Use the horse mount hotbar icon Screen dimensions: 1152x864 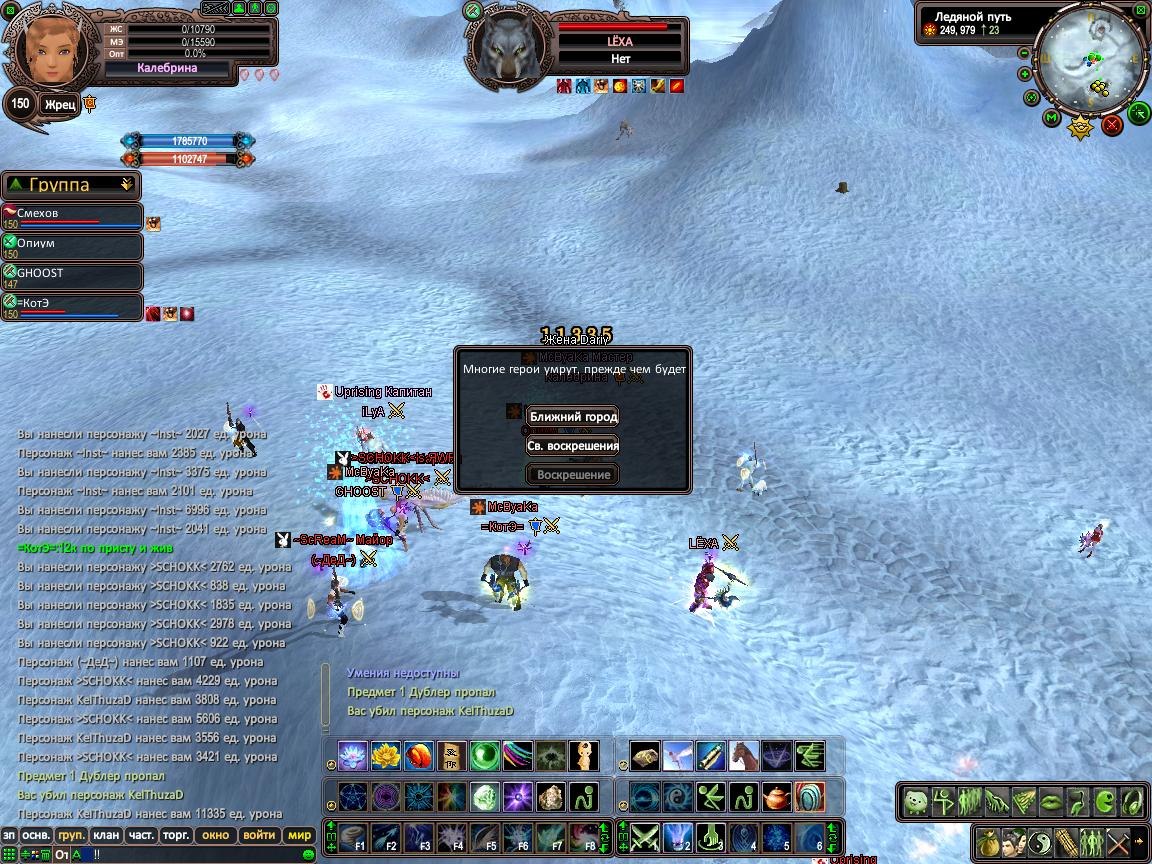(x=743, y=756)
